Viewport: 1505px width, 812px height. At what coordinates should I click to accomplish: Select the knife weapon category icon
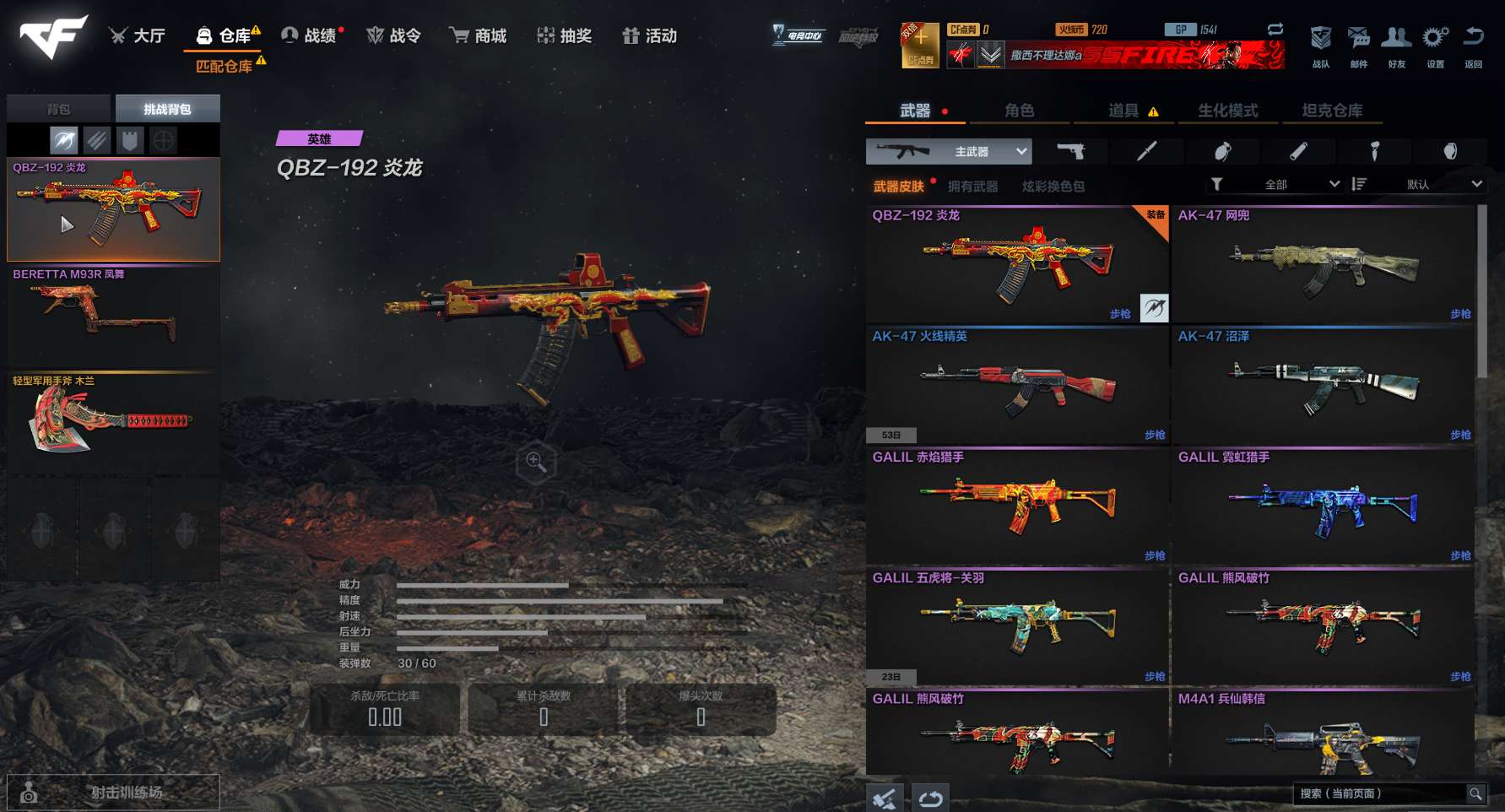pyautogui.click(x=1145, y=151)
